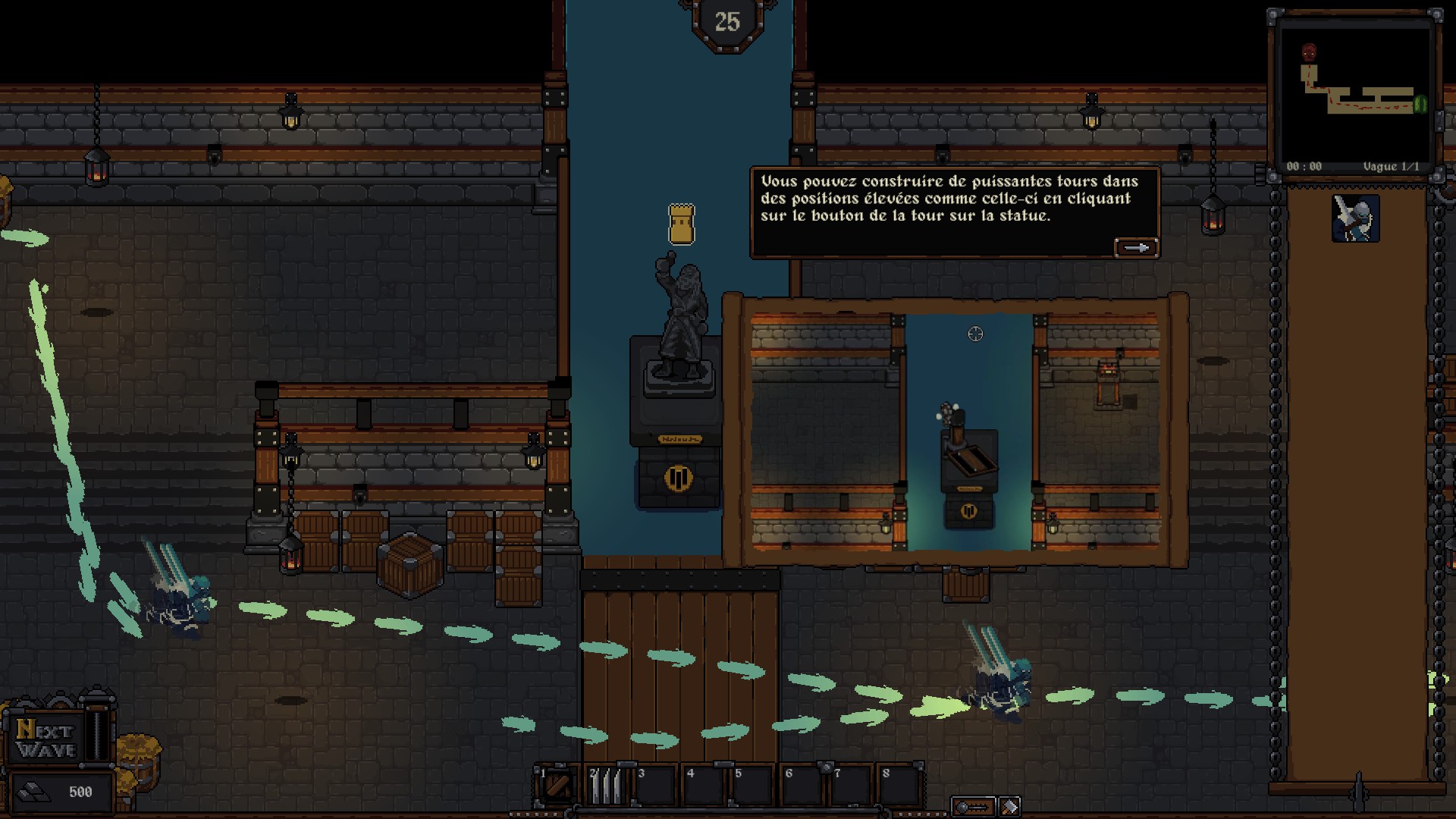Select the wooden barricade in slot 1
The width and height of the screenshot is (1456, 819).
click(559, 786)
